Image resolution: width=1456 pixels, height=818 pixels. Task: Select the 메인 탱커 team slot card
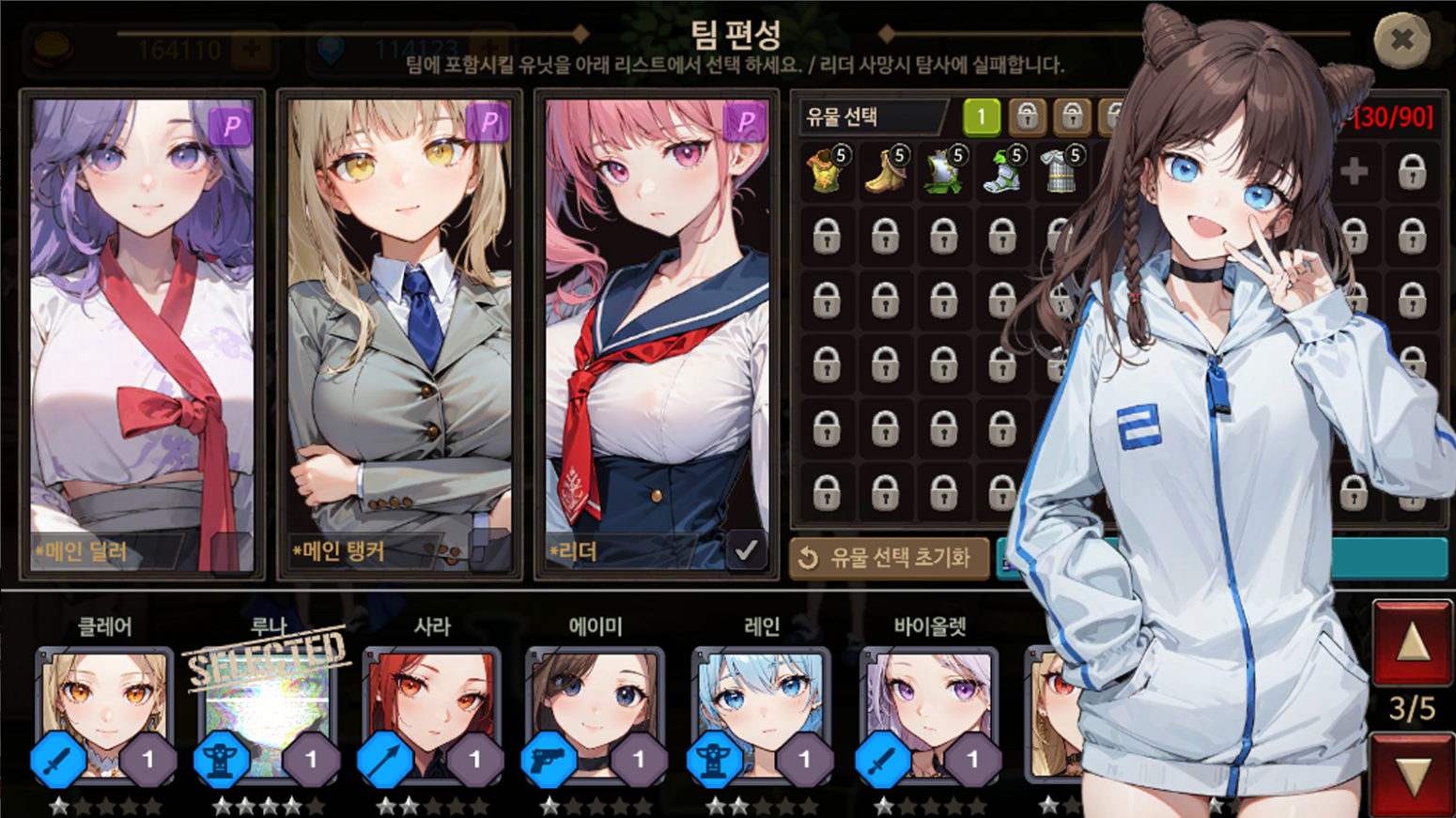click(399, 334)
